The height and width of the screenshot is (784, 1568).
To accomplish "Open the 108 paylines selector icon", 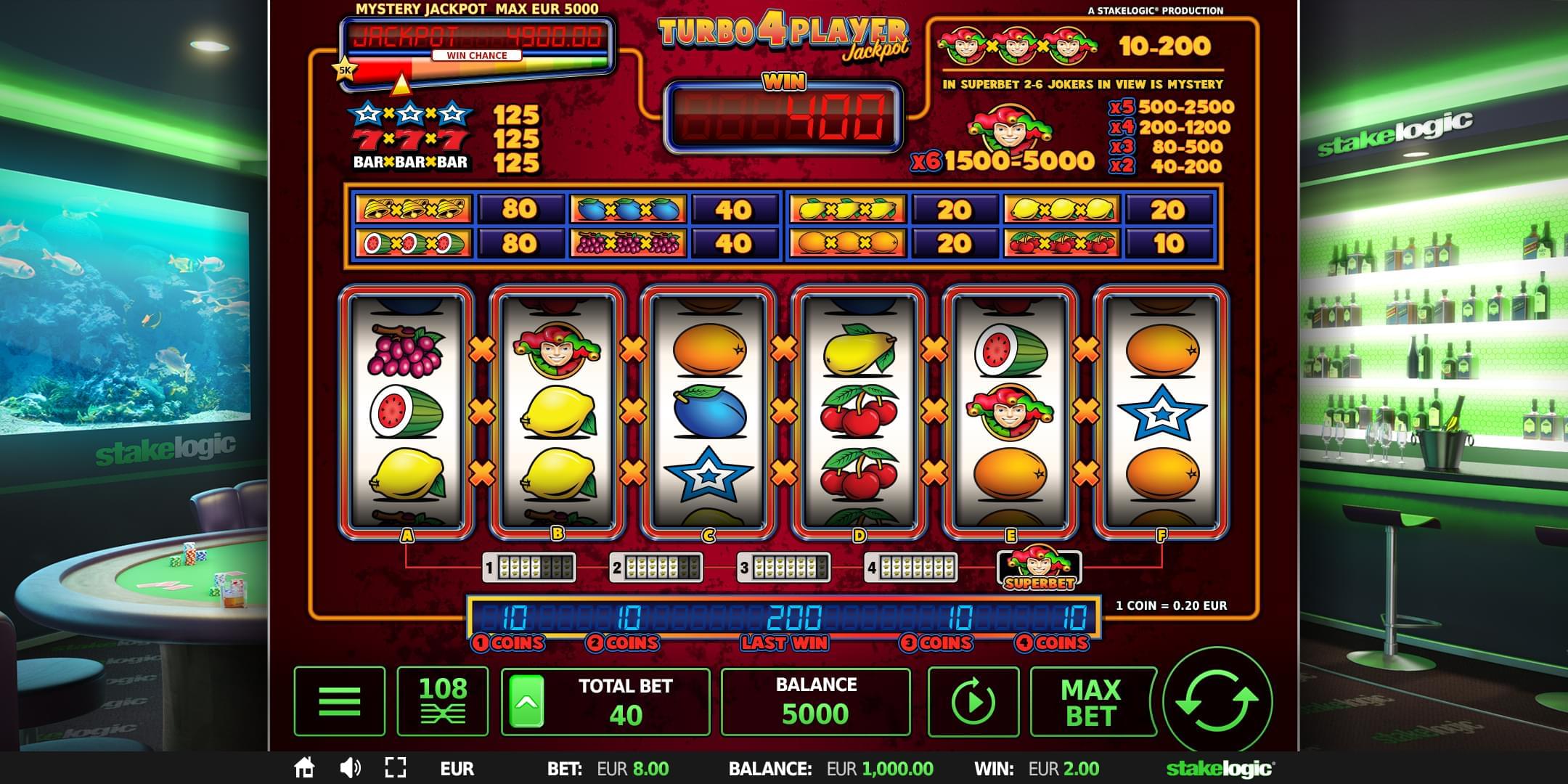I will click(x=444, y=699).
